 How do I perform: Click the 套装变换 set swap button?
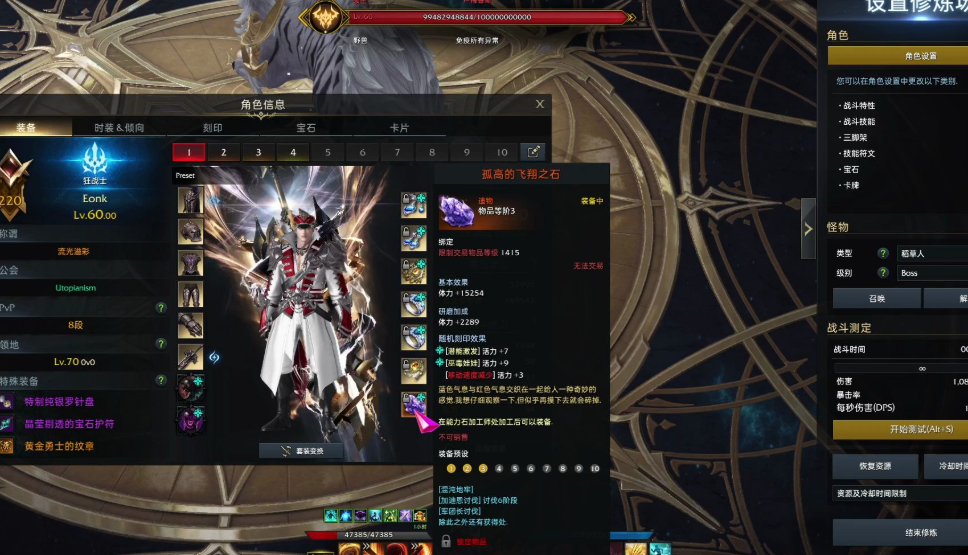(x=301, y=451)
